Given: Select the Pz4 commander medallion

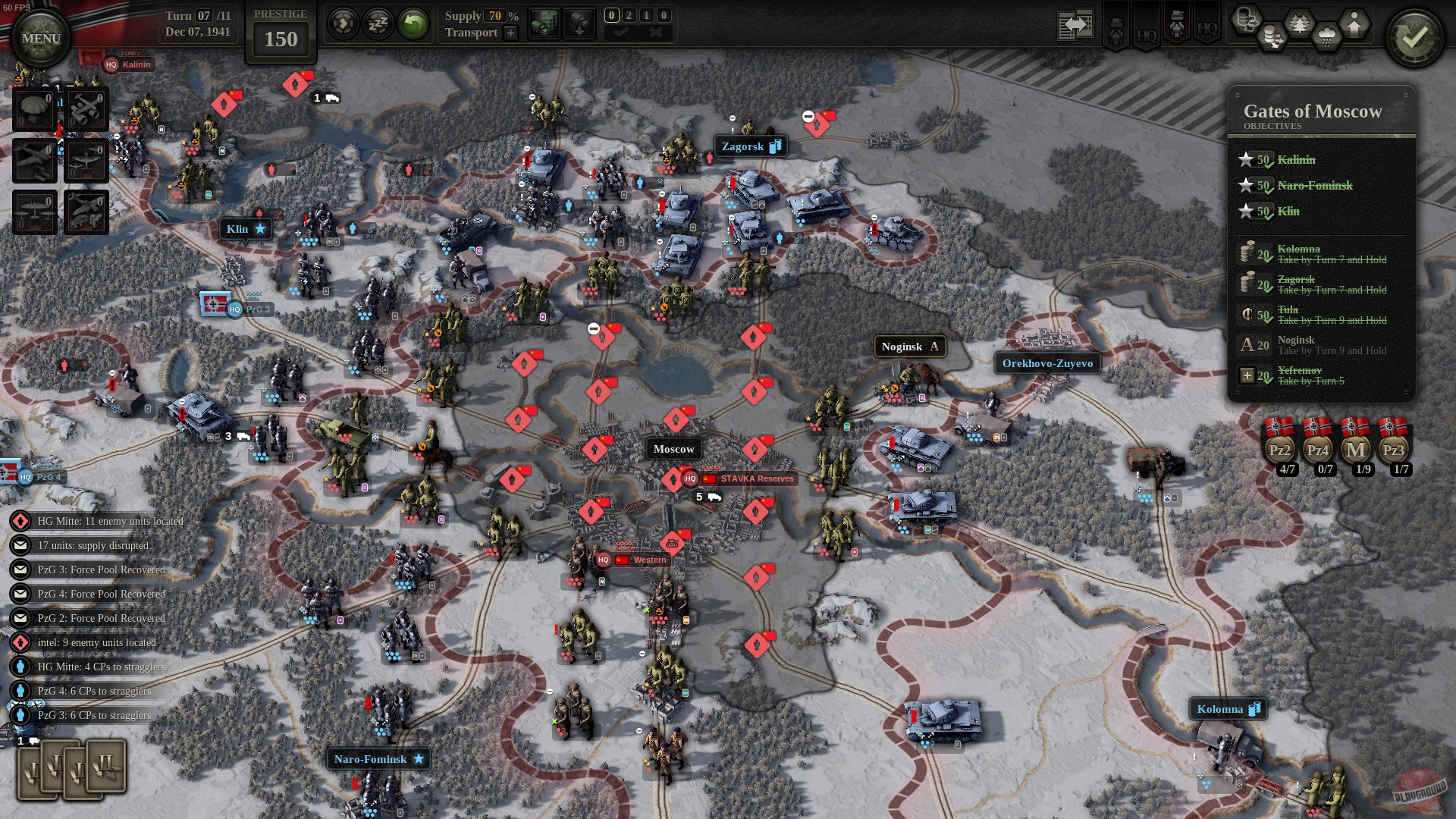Looking at the screenshot, I should click(1318, 450).
